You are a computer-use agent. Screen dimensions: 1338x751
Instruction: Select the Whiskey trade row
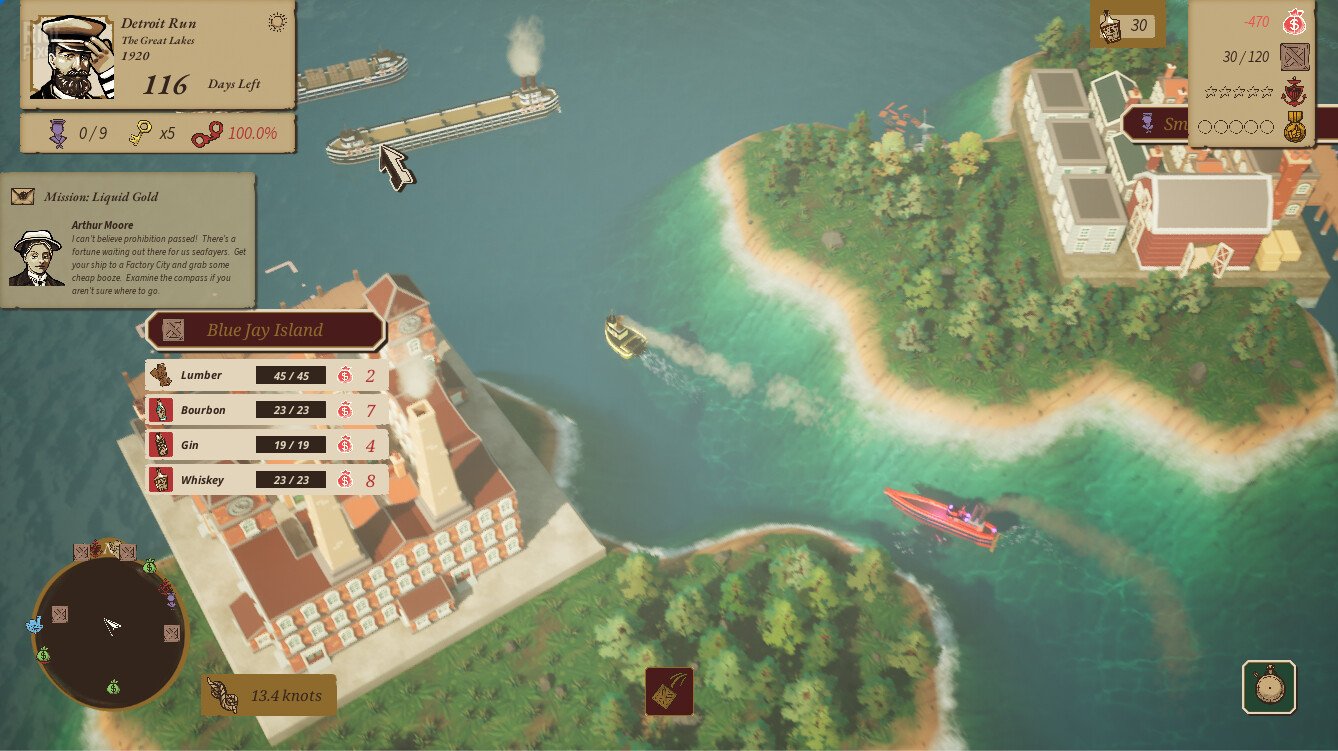click(266, 481)
